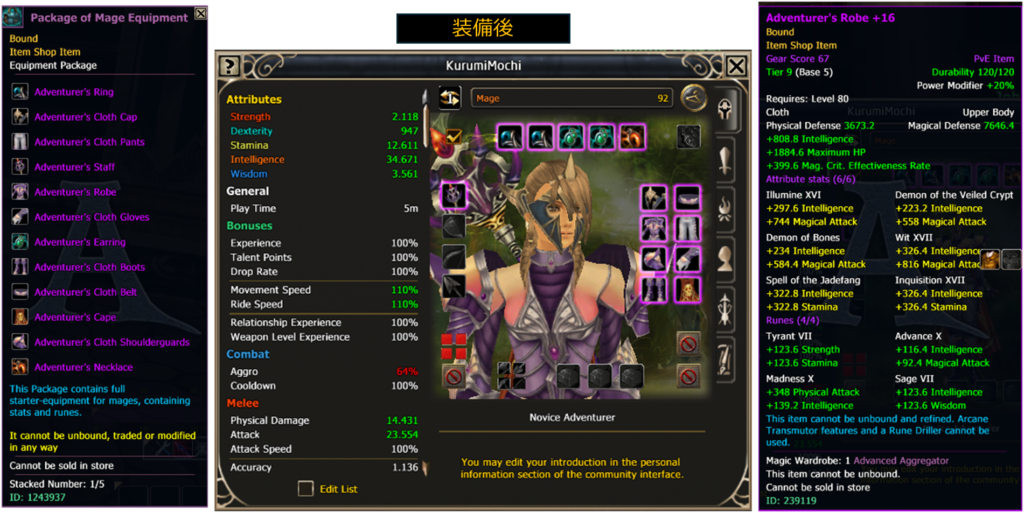Viewport: 1024px width, 513px height.
Task: Click the round button right of Mage bar
Action: click(692, 98)
